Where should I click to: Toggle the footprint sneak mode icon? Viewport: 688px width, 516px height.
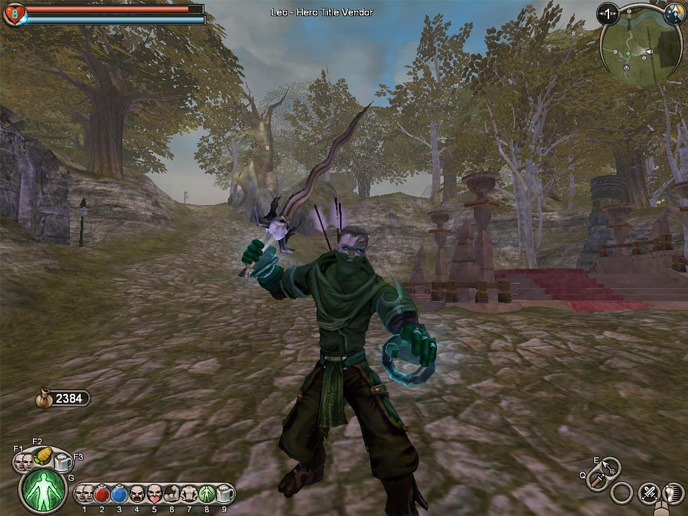[673, 493]
